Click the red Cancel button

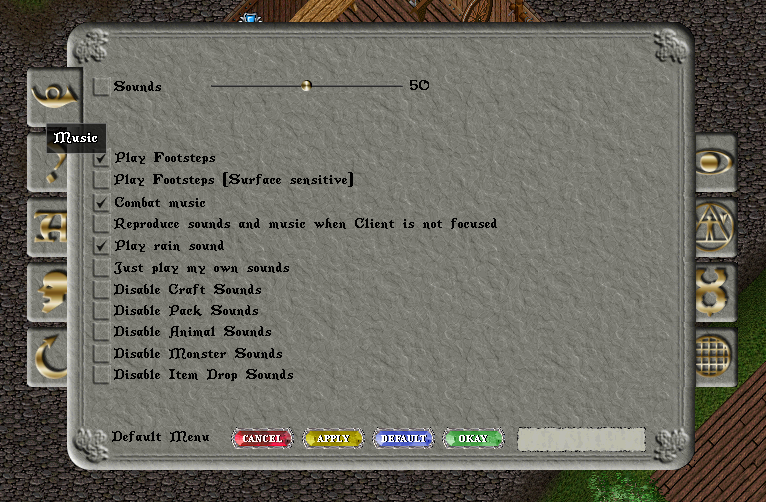coord(262,439)
